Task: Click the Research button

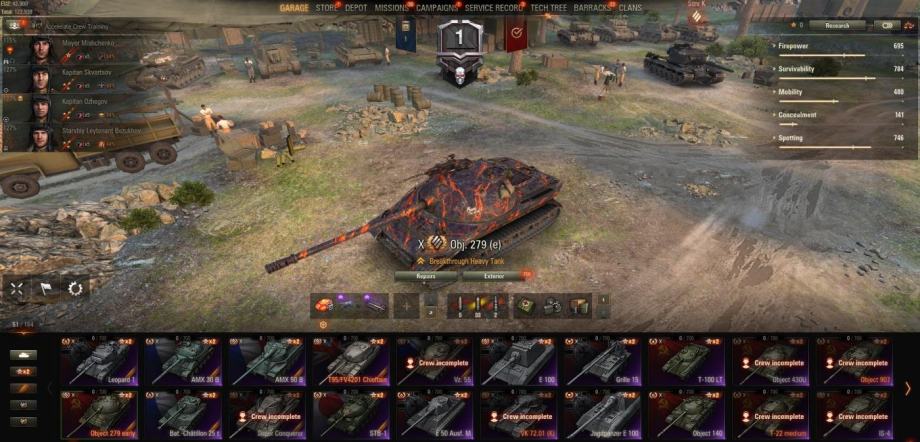Action: click(838, 25)
